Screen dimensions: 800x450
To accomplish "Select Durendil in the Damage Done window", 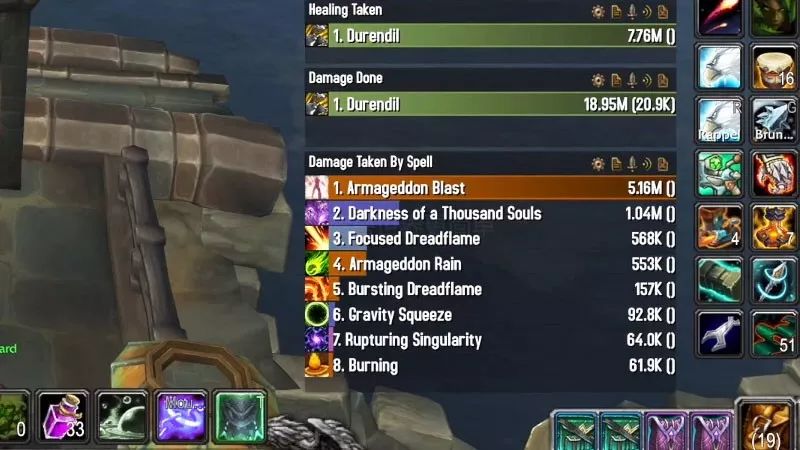I will point(490,103).
